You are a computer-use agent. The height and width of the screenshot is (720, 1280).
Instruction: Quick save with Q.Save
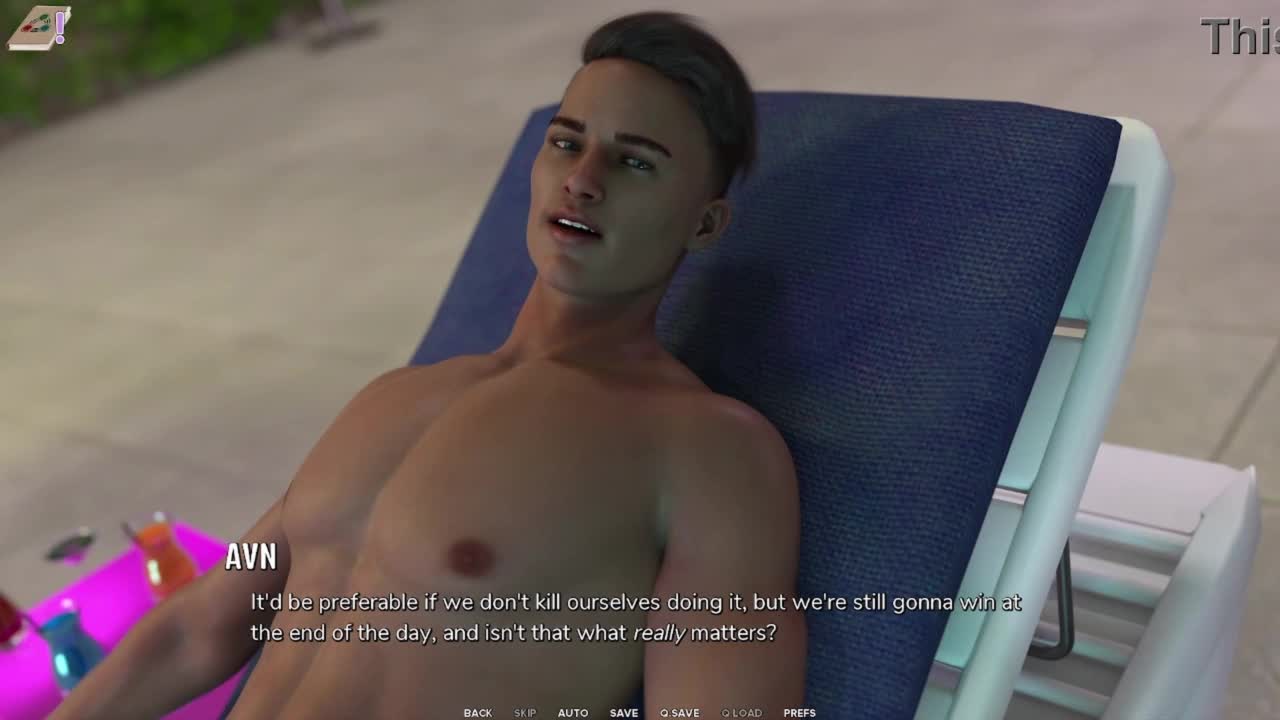679,713
